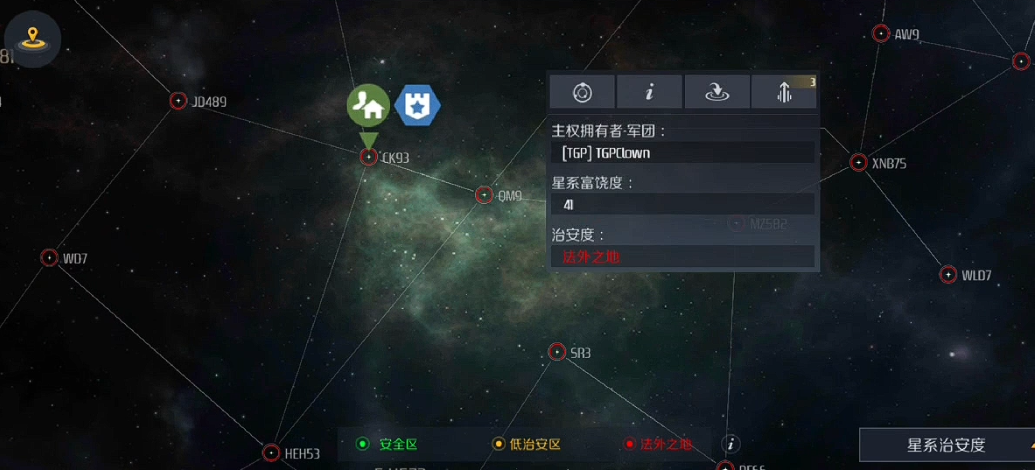Select the AW9 star system node
Screen dimensions: 1035x470
tap(881, 34)
